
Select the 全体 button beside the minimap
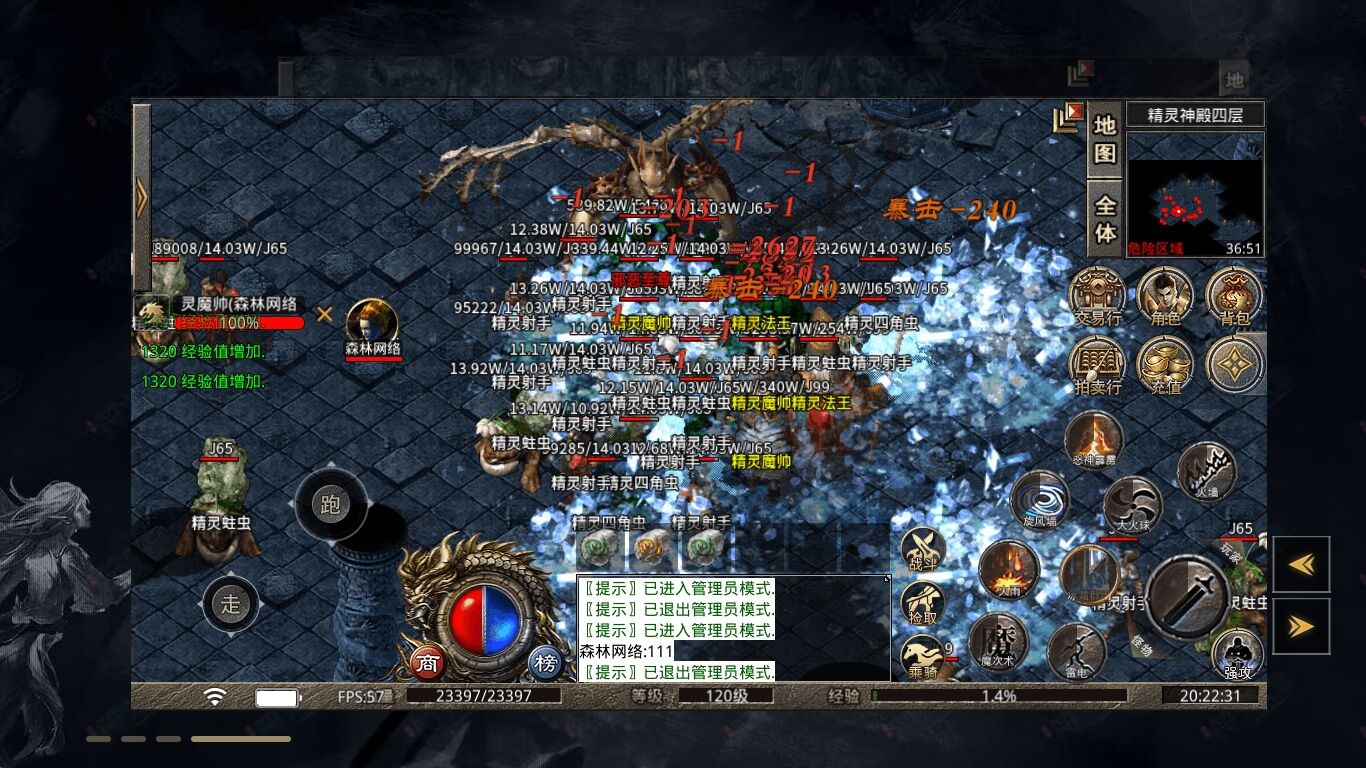[x=1104, y=218]
